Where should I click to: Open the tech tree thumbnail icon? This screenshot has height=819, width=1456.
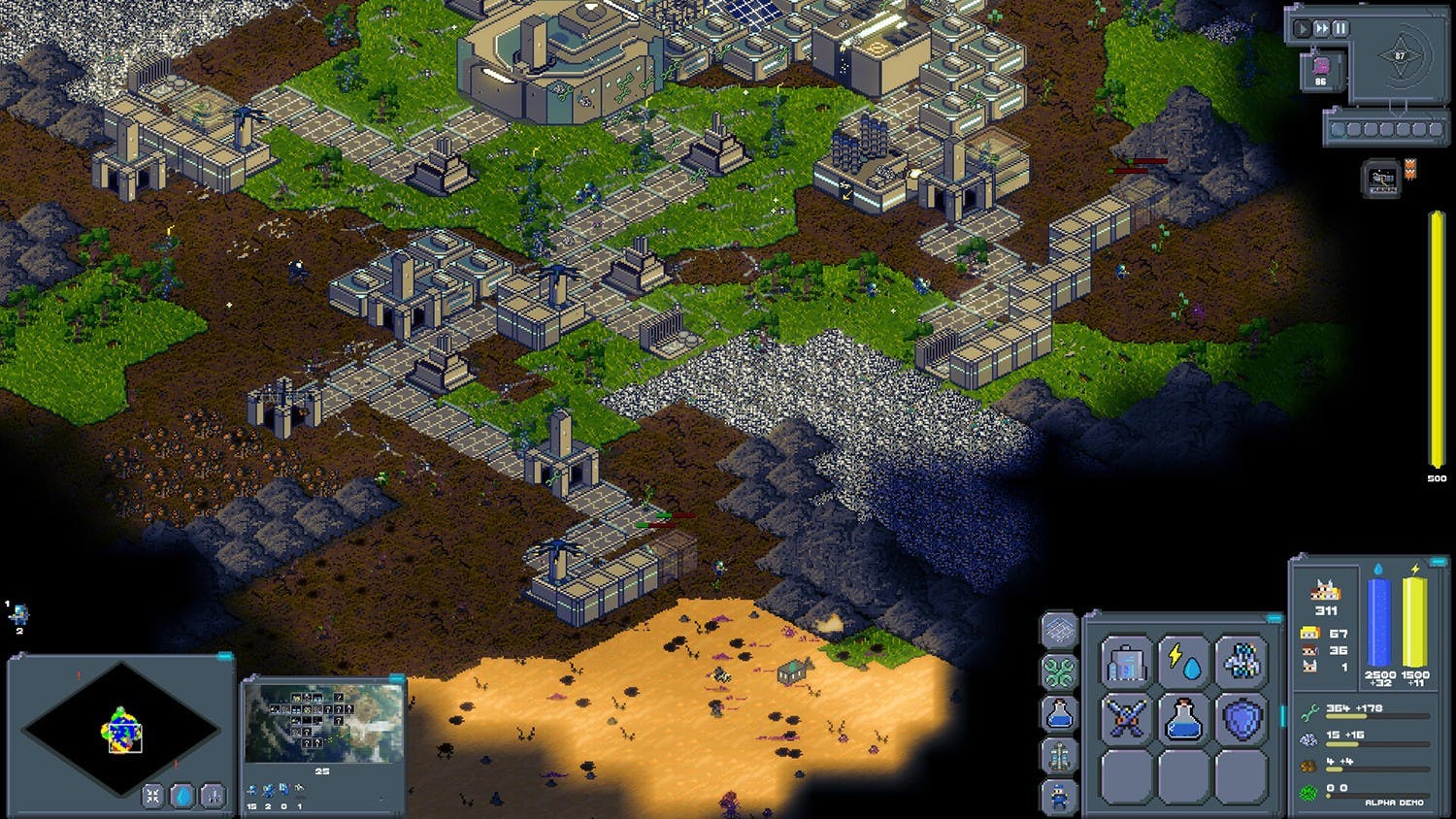1382,179
